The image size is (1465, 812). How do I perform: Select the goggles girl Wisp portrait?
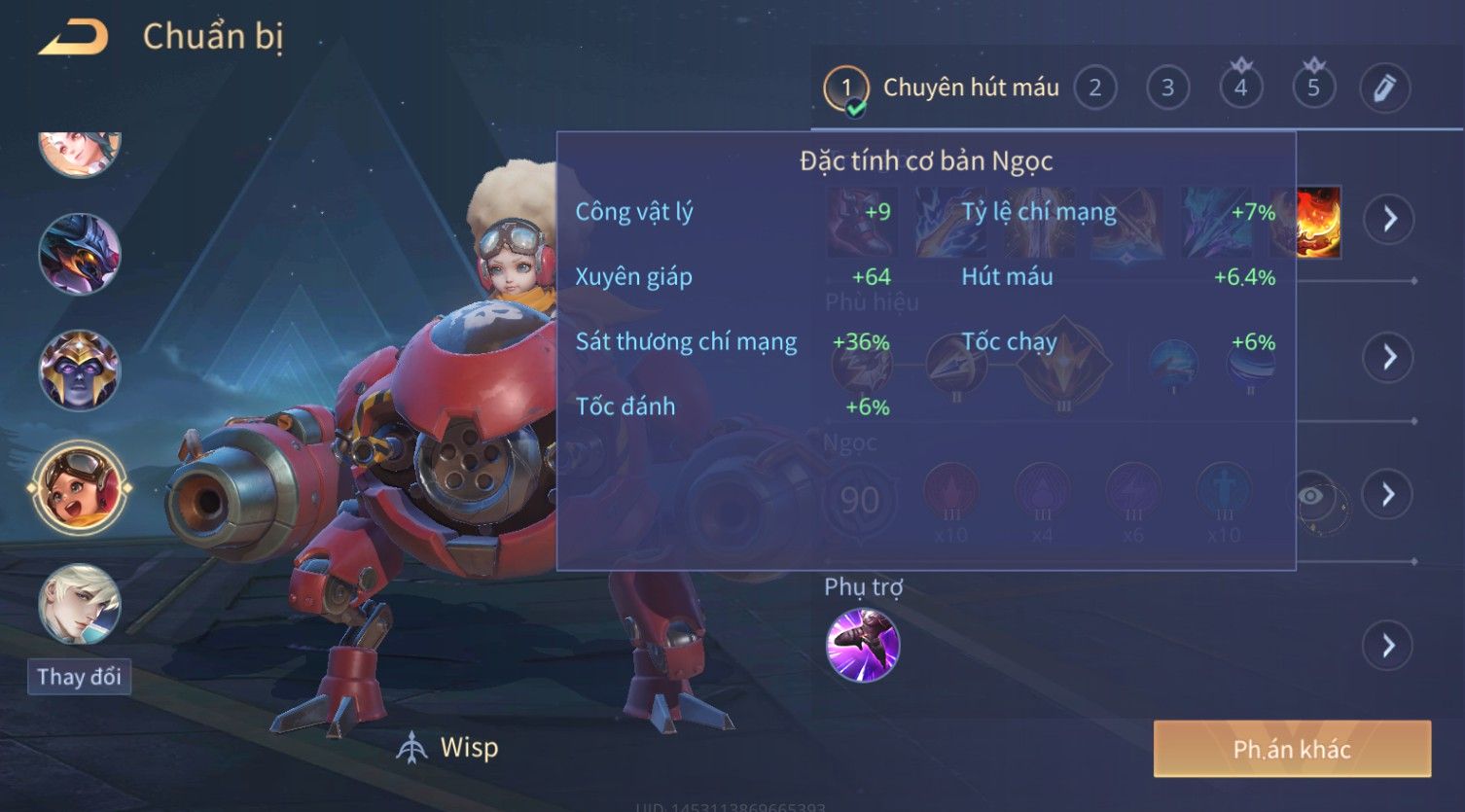pyautogui.click(x=80, y=487)
